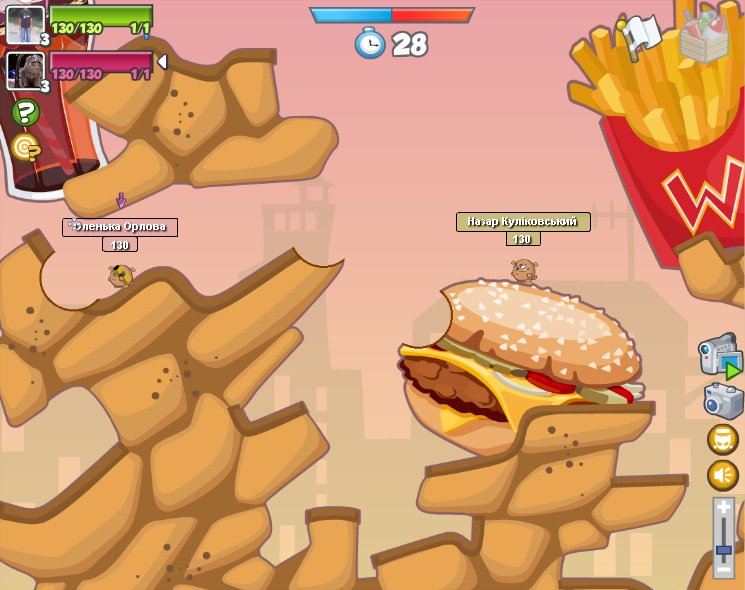Toggle the sound speaker button
Image resolution: width=745 pixels, height=590 pixels.
coord(723,475)
